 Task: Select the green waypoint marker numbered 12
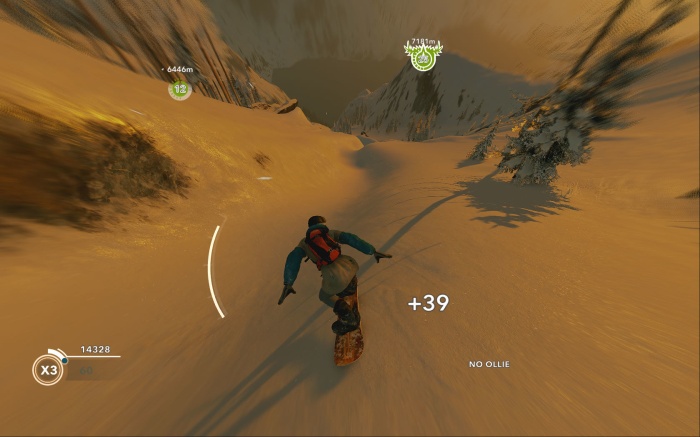[x=180, y=89]
